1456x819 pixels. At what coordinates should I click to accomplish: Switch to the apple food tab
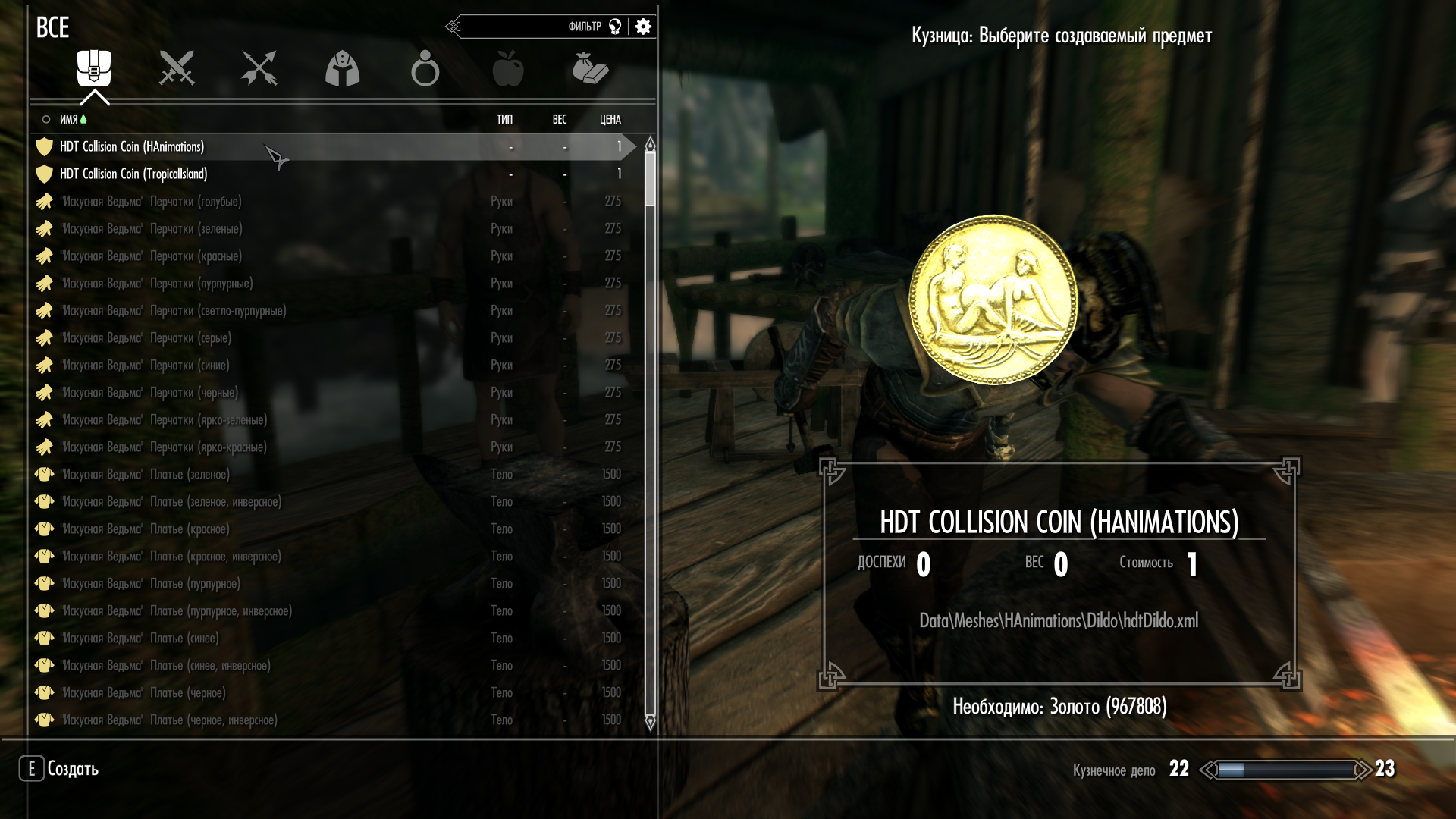click(507, 68)
